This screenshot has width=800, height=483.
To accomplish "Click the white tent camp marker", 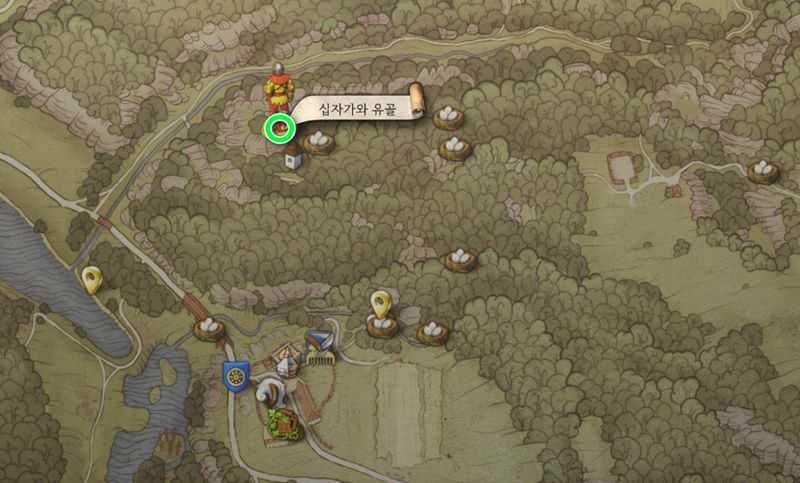I will [286, 360].
